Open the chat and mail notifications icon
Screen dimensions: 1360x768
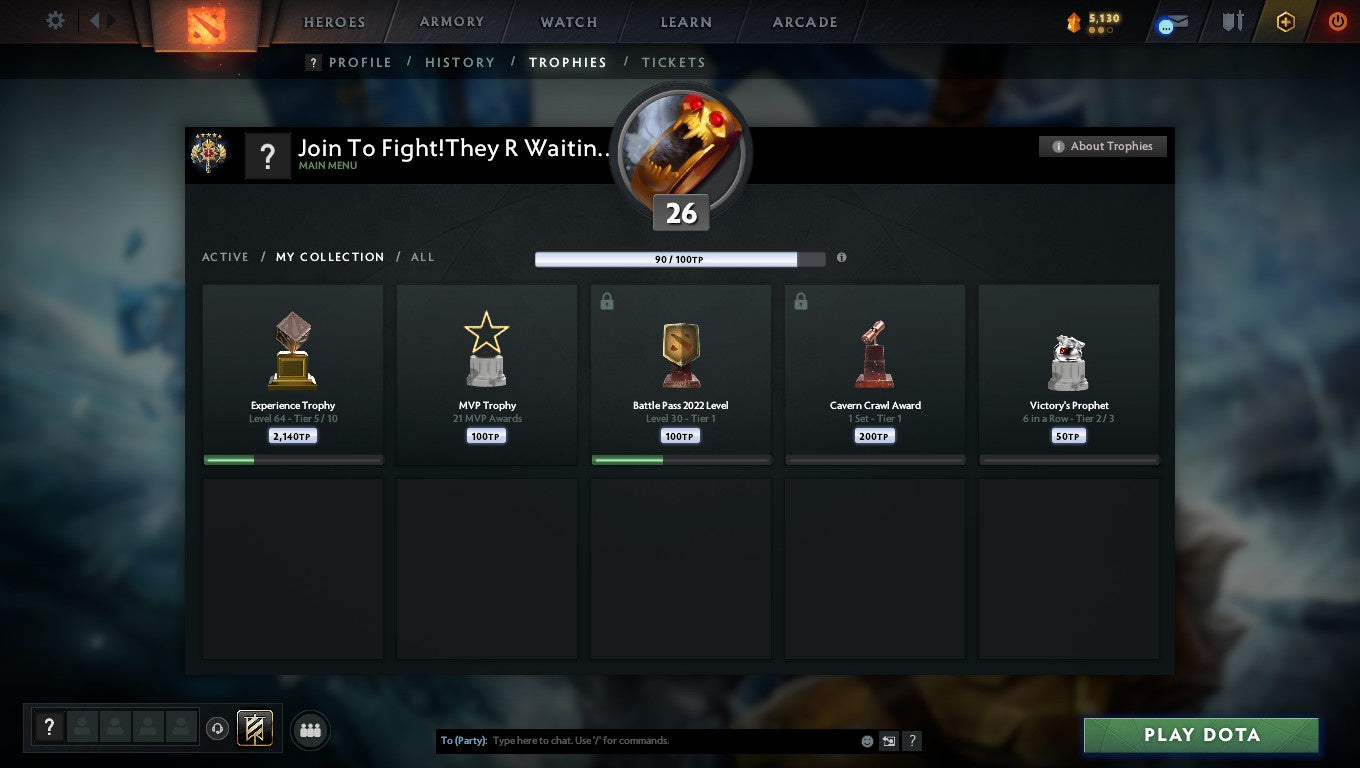[x=1170, y=20]
